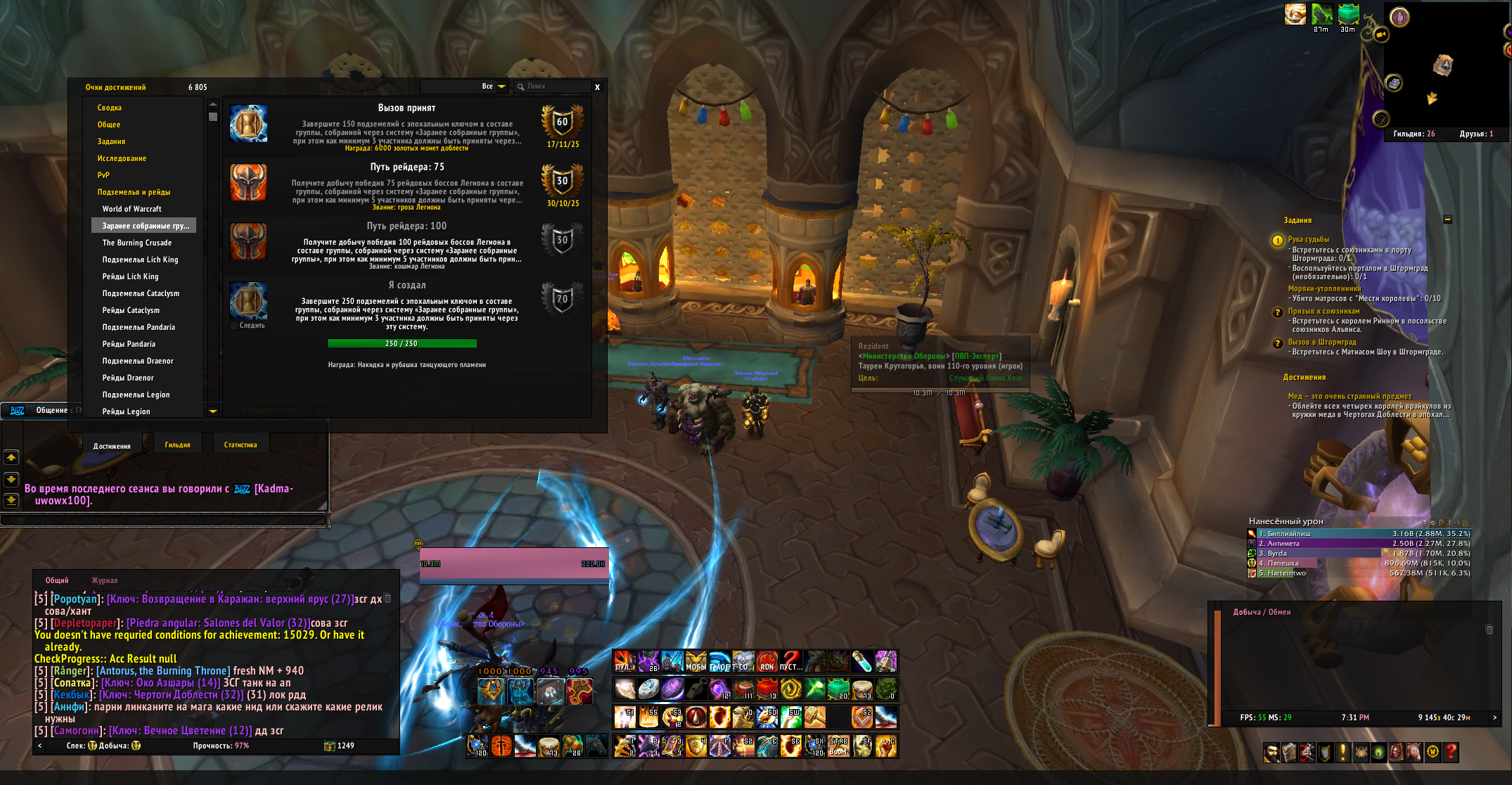Switch to the 'Гильдия' tab
The width and height of the screenshot is (1512, 785).
[x=177, y=445]
